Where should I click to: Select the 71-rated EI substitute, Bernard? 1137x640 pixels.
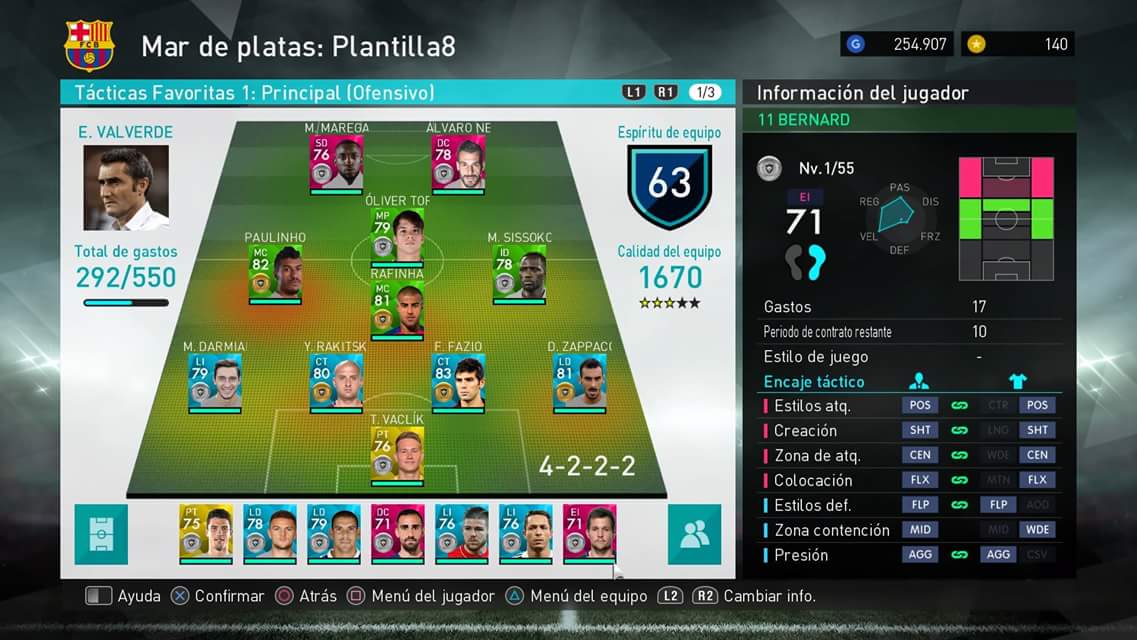tap(590, 531)
